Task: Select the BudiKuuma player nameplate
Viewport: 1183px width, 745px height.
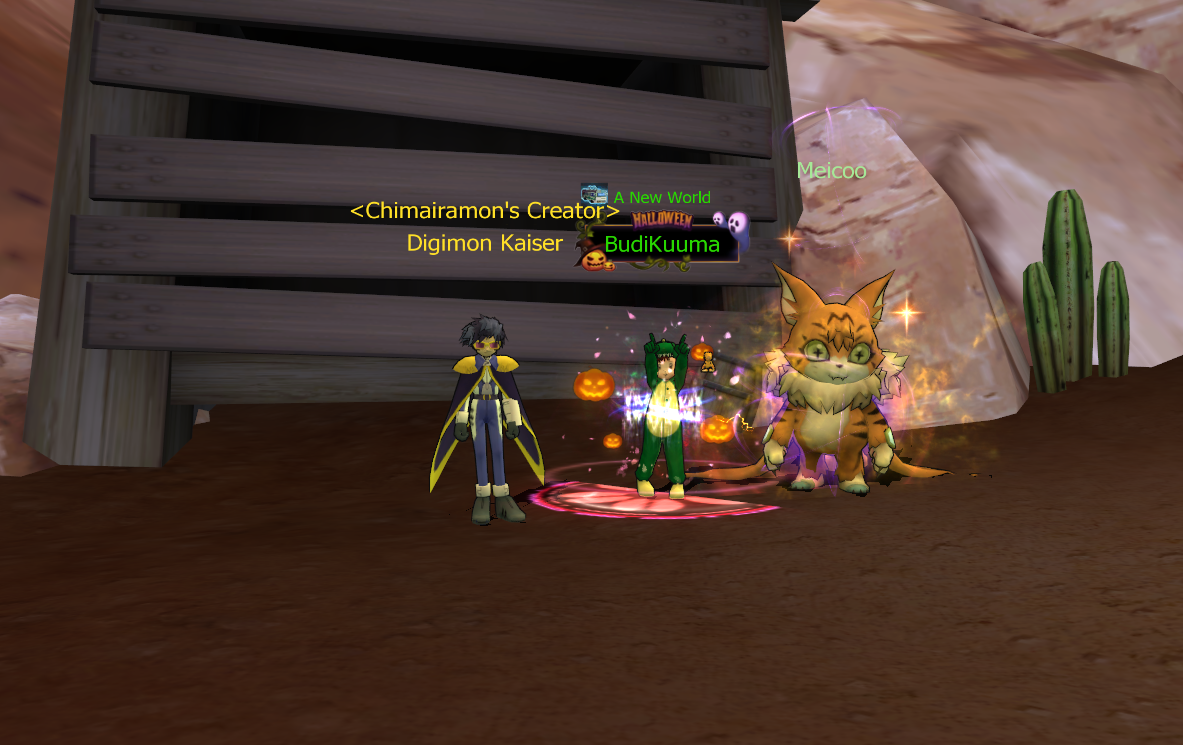Action: [x=662, y=244]
